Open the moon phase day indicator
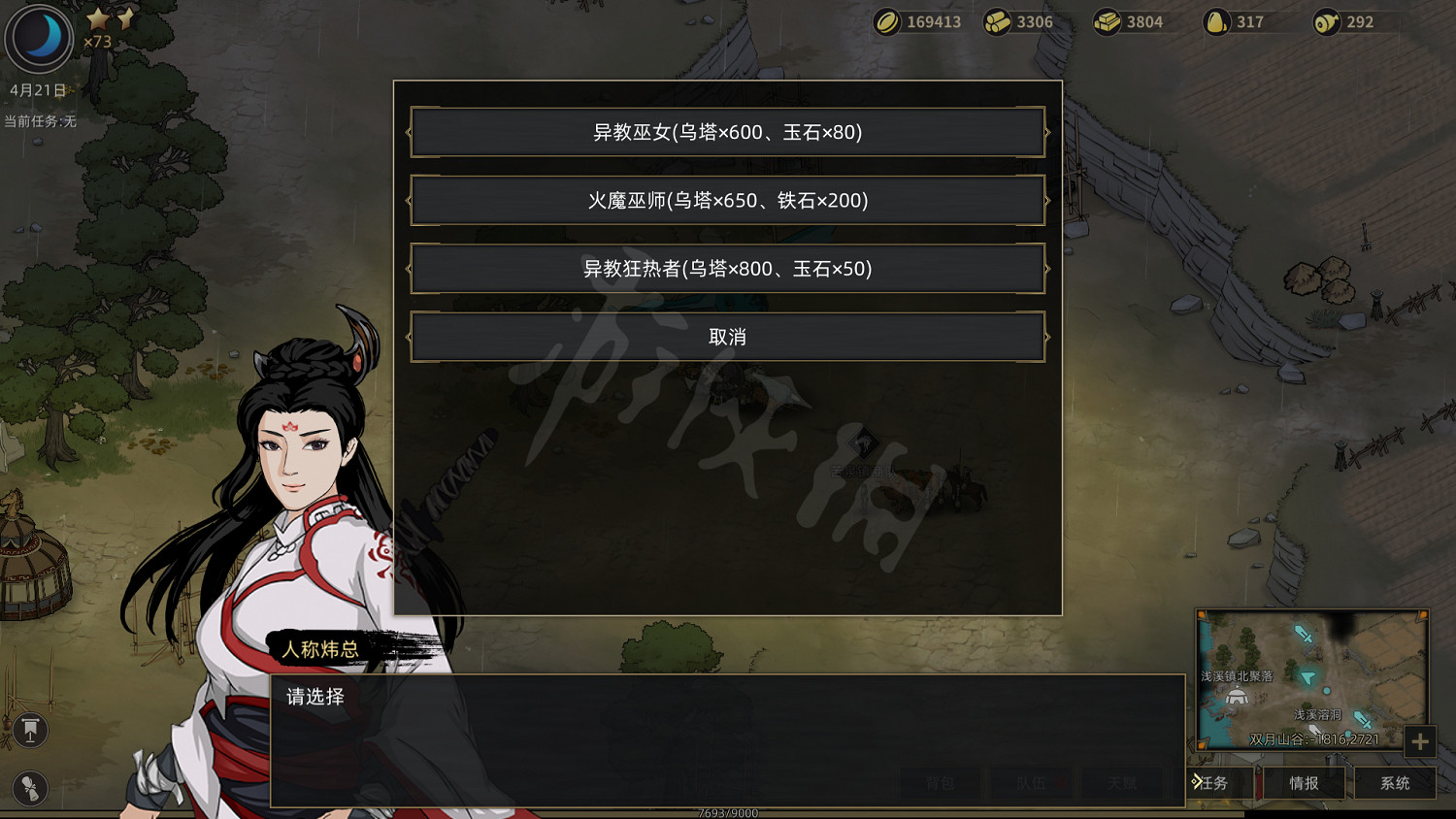 [x=39, y=39]
